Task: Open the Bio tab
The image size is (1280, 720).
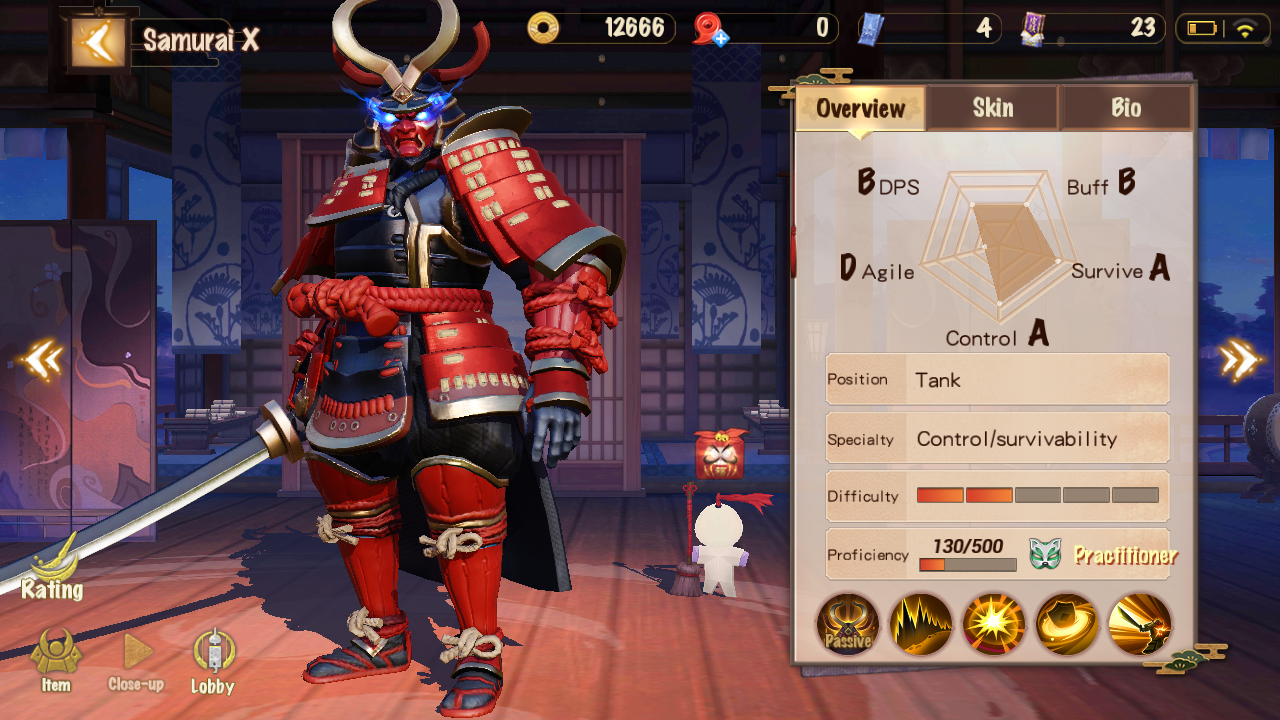Action: (x=1125, y=108)
